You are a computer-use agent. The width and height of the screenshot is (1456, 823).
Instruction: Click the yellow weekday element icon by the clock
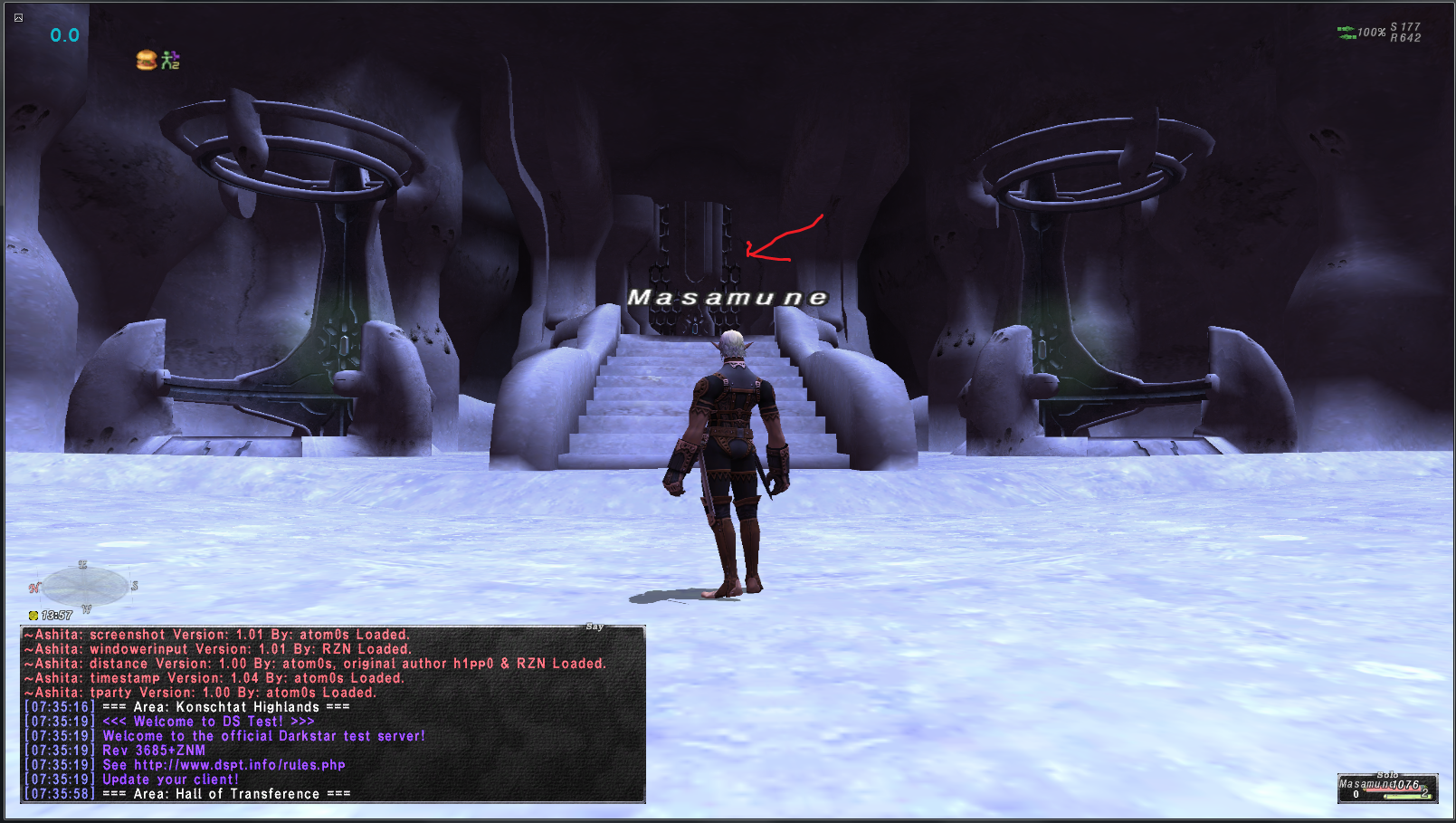click(33, 616)
